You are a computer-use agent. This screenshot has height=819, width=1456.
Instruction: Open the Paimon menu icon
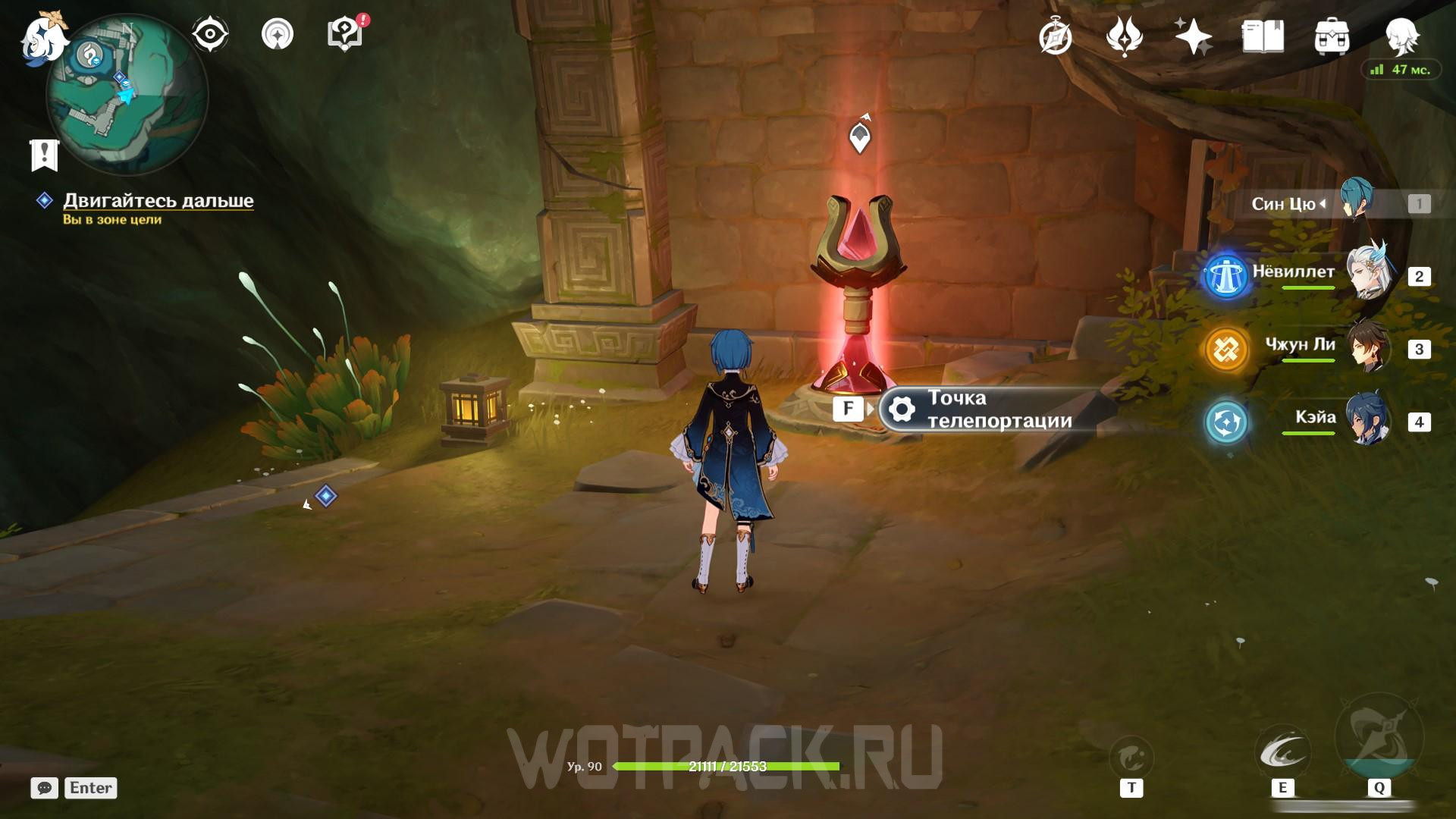pyautogui.click(x=43, y=38)
